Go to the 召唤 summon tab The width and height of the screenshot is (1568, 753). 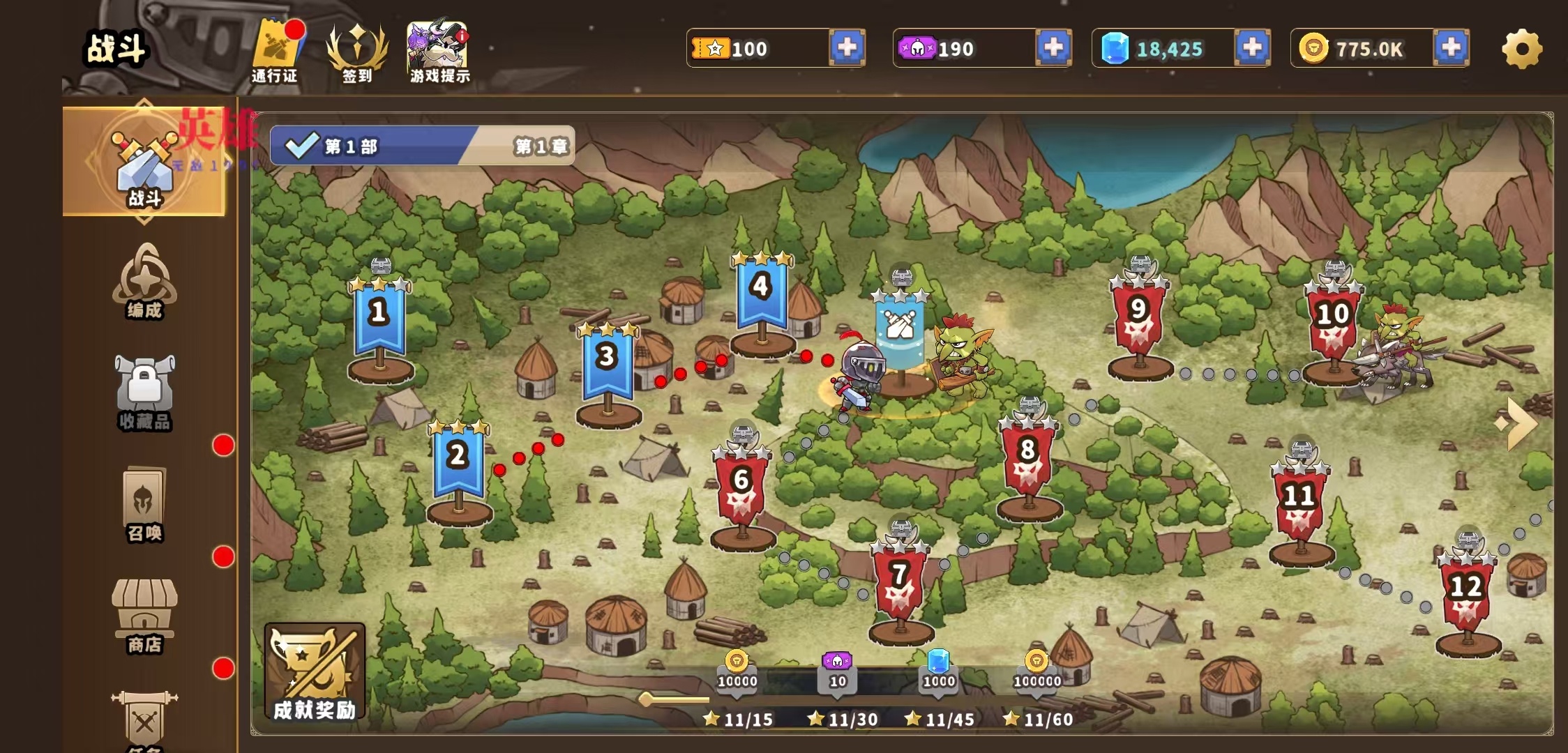(x=144, y=504)
